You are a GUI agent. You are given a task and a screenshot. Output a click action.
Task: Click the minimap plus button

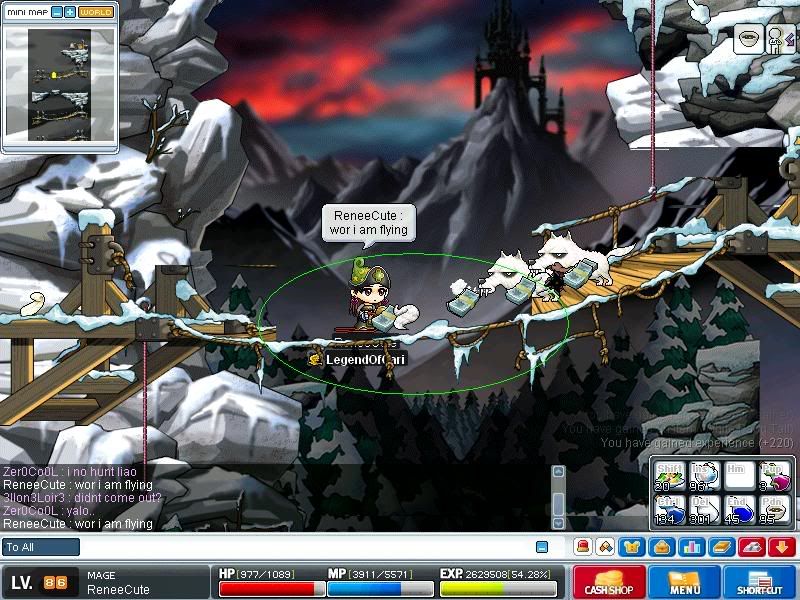[70, 13]
